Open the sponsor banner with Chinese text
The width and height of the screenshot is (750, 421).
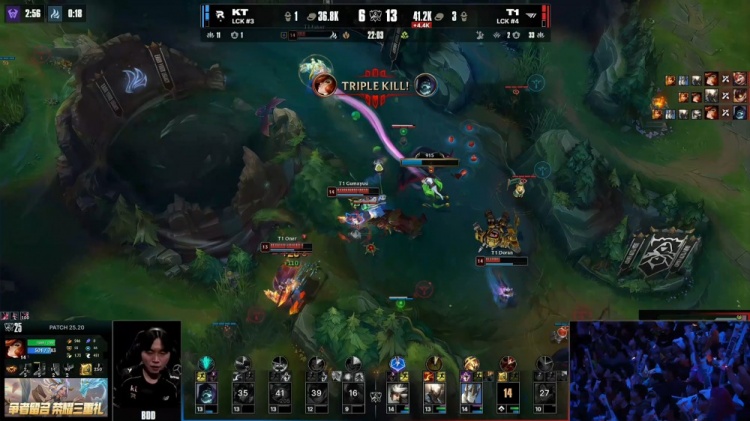click(55, 395)
